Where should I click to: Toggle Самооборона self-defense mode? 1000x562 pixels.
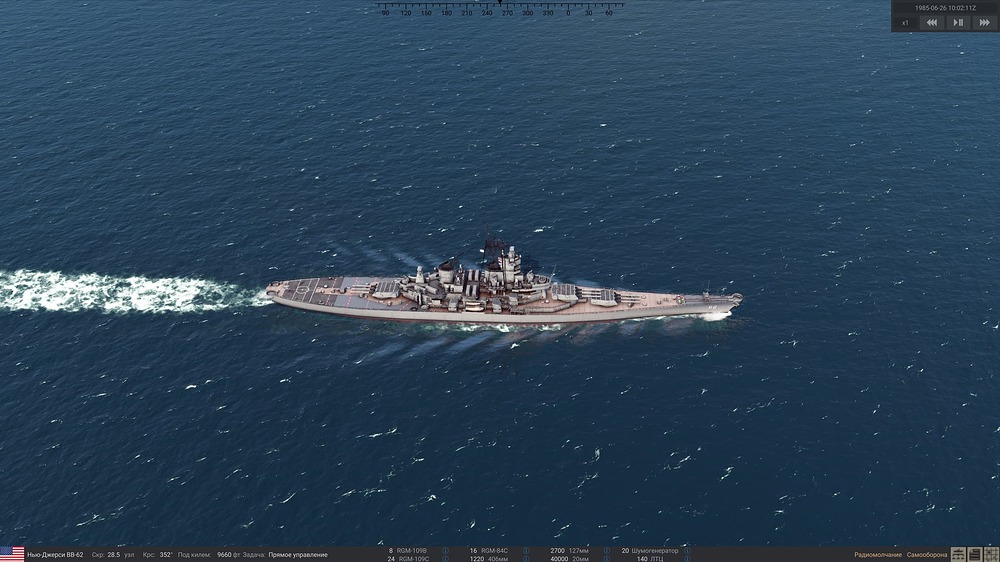click(926, 554)
